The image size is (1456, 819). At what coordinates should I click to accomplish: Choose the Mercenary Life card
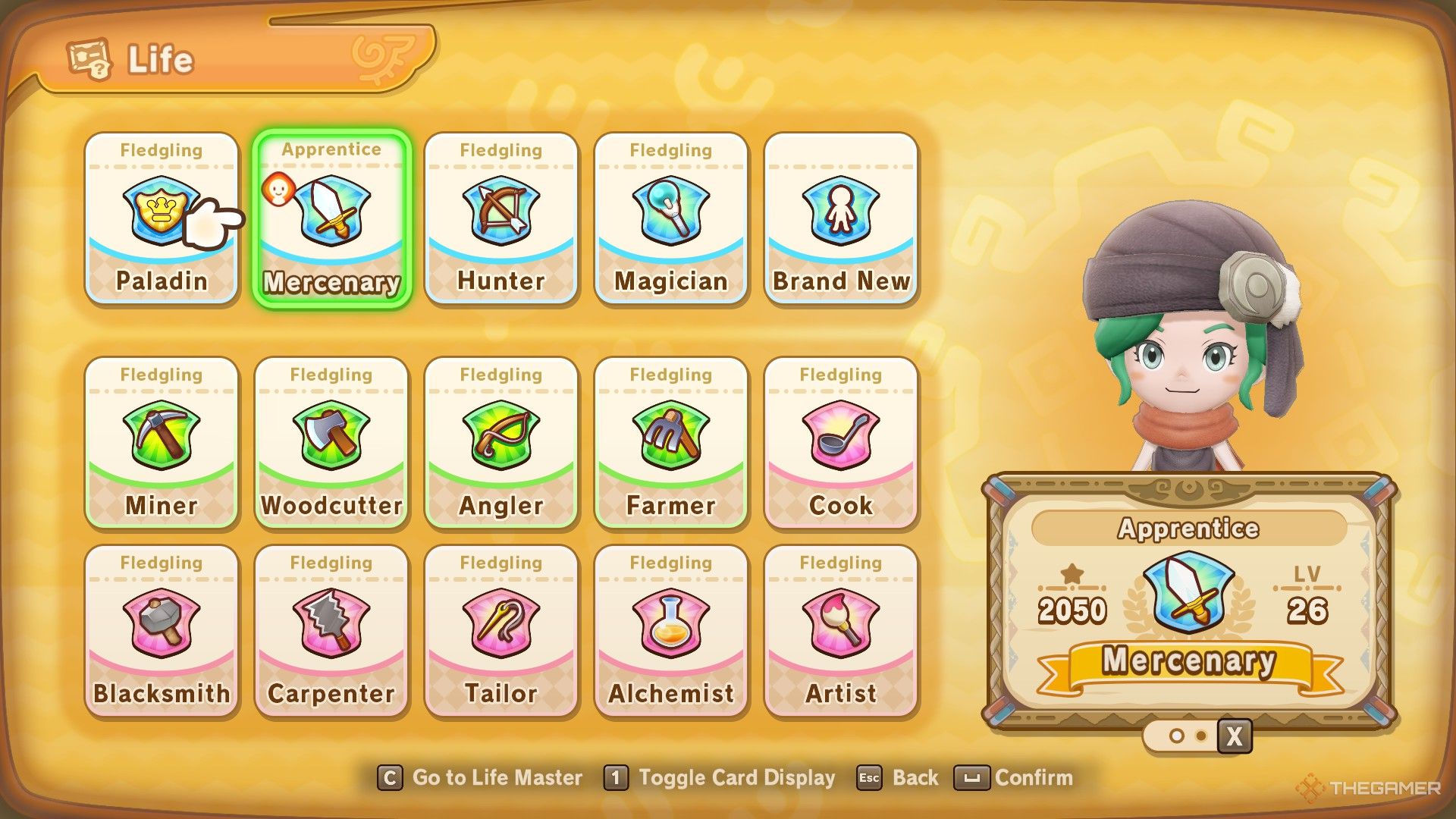point(331,218)
